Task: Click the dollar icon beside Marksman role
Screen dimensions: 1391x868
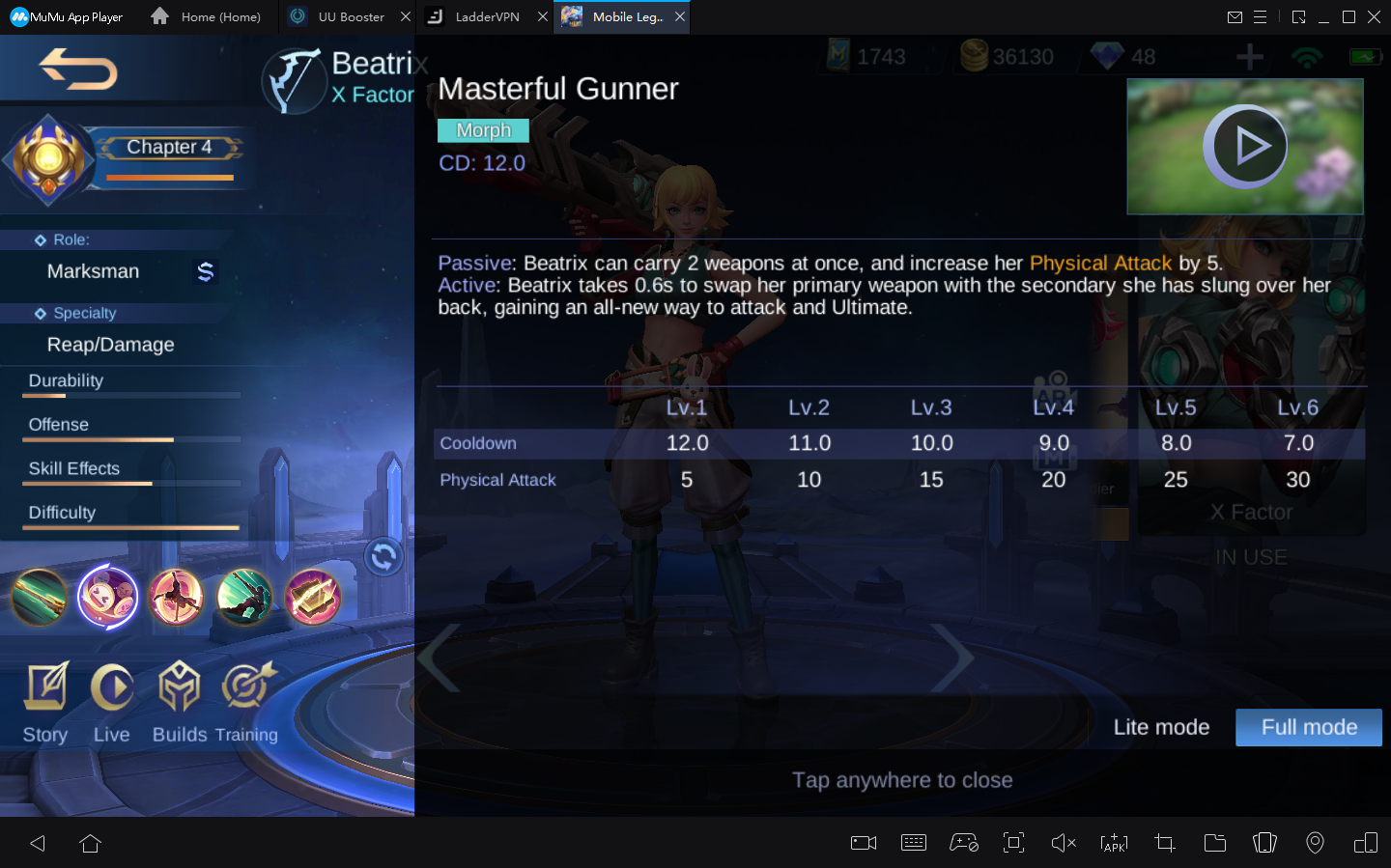Action: pyautogui.click(x=205, y=272)
